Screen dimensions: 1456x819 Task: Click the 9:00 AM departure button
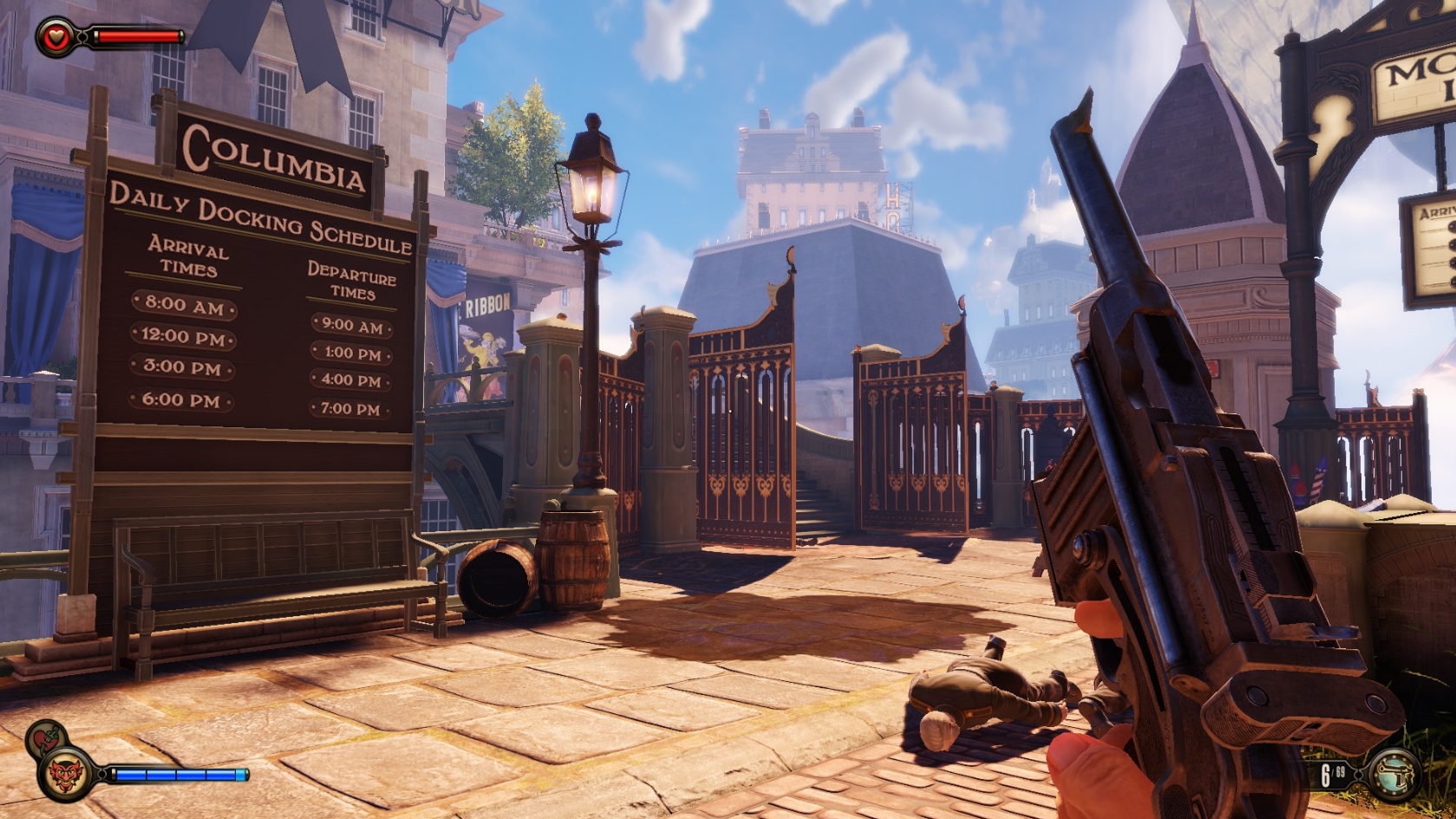(x=350, y=328)
